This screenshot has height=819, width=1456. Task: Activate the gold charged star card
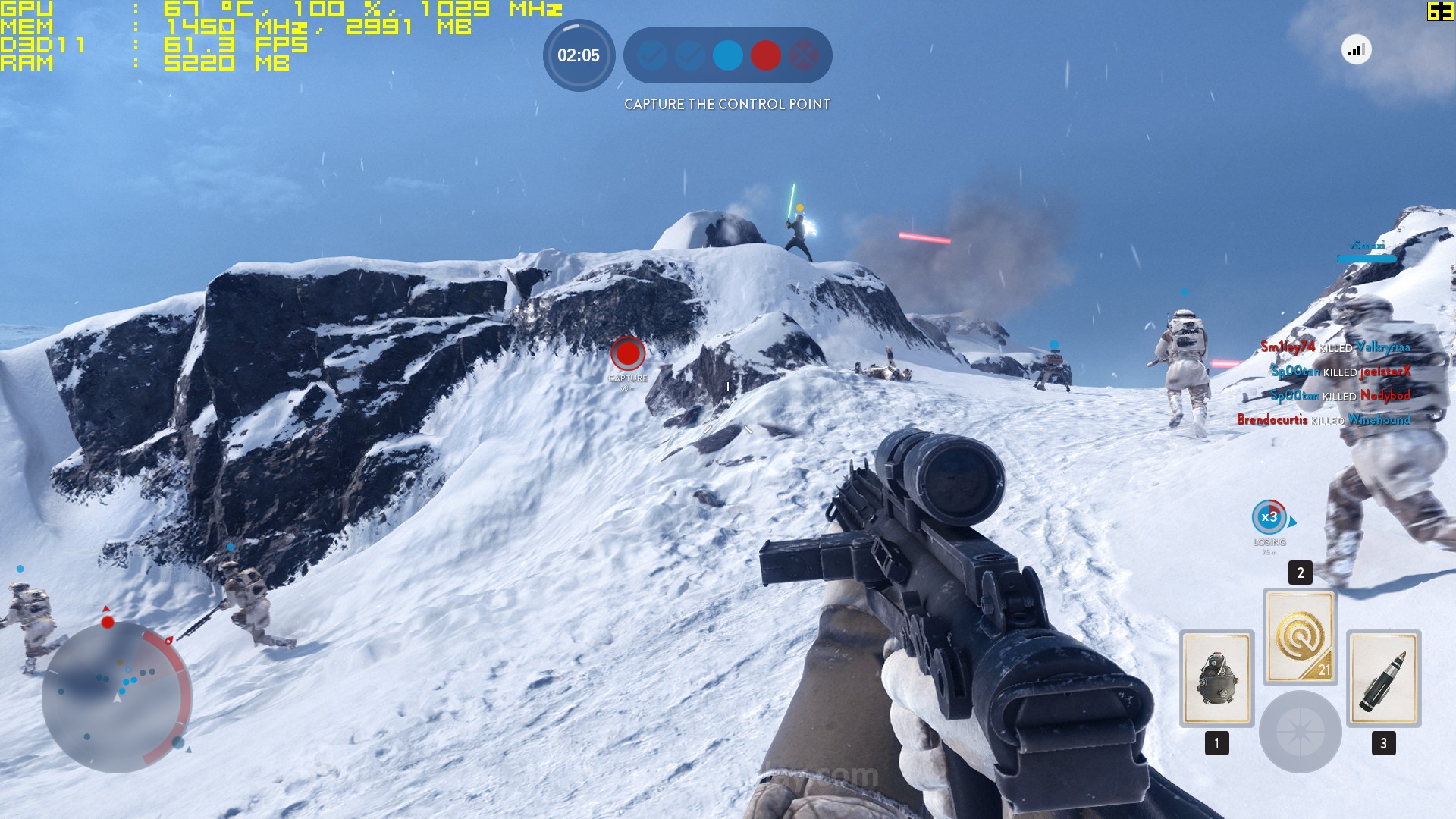tap(1300, 636)
